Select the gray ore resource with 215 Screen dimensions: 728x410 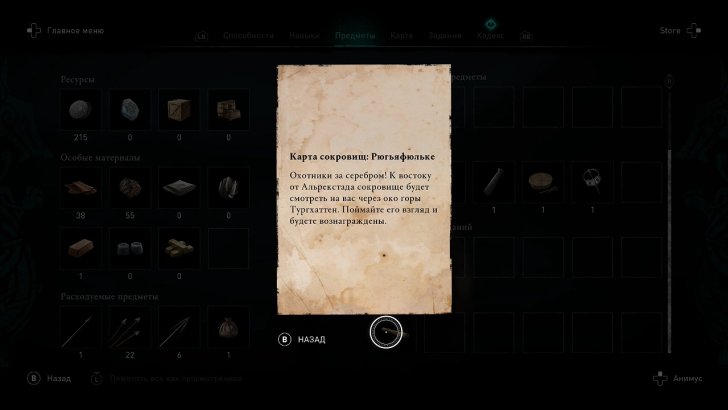point(80,110)
